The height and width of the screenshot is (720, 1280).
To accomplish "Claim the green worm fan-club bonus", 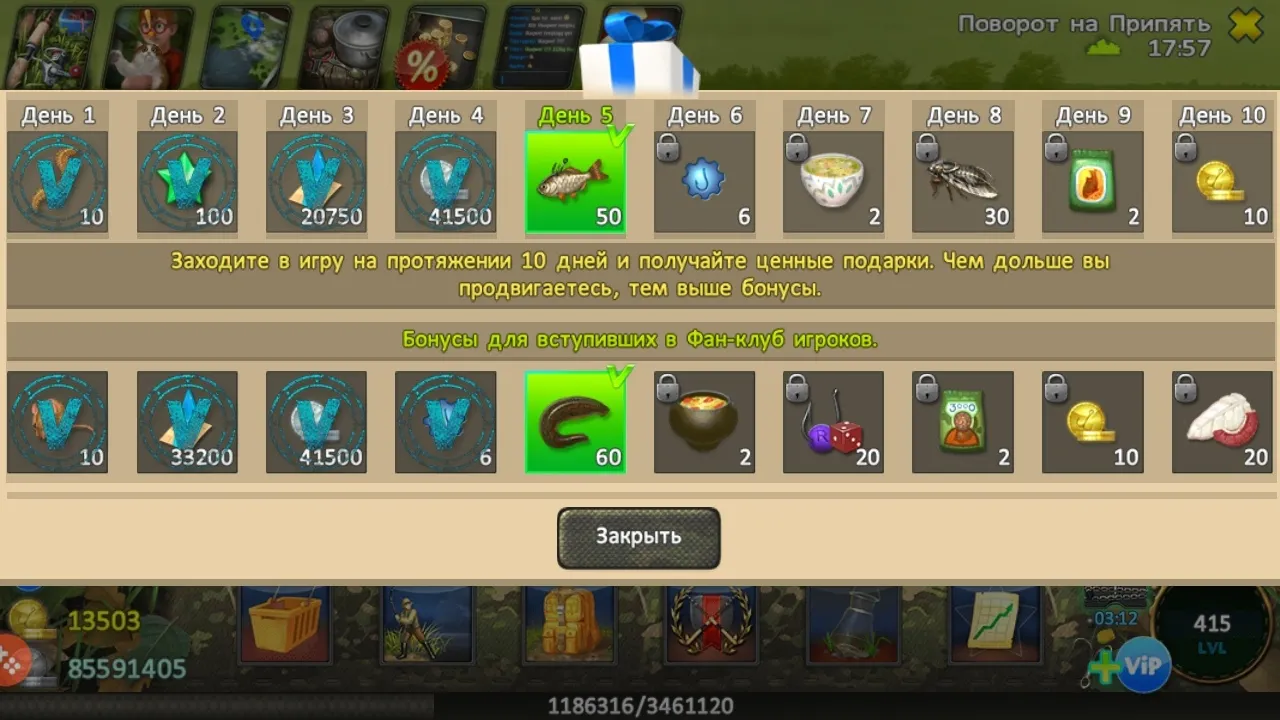I will pos(576,420).
